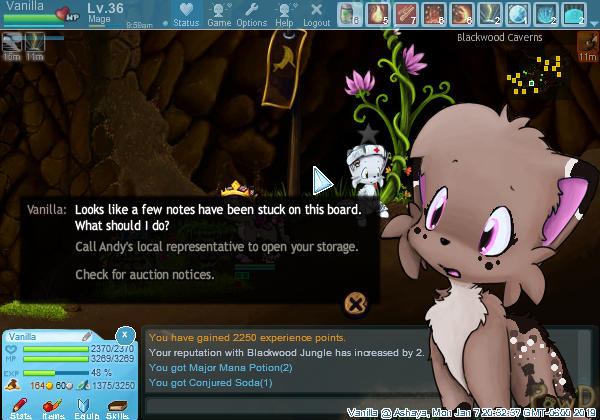Choose to call Andy's representative for storage
Image resolution: width=600 pixels, height=420 pixels.
coord(216,246)
